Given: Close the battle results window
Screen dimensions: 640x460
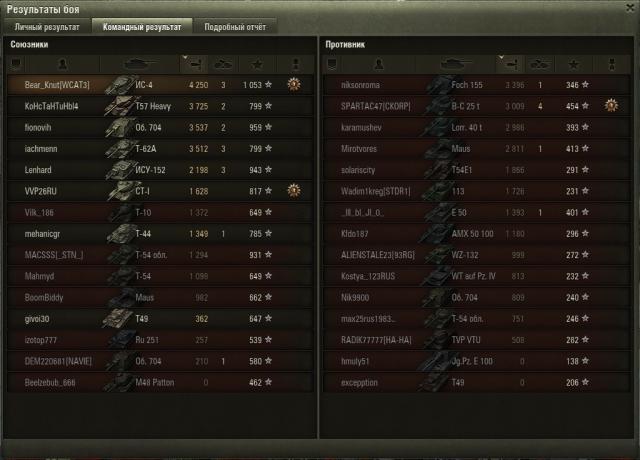Looking at the screenshot, I should tap(627, 8).
